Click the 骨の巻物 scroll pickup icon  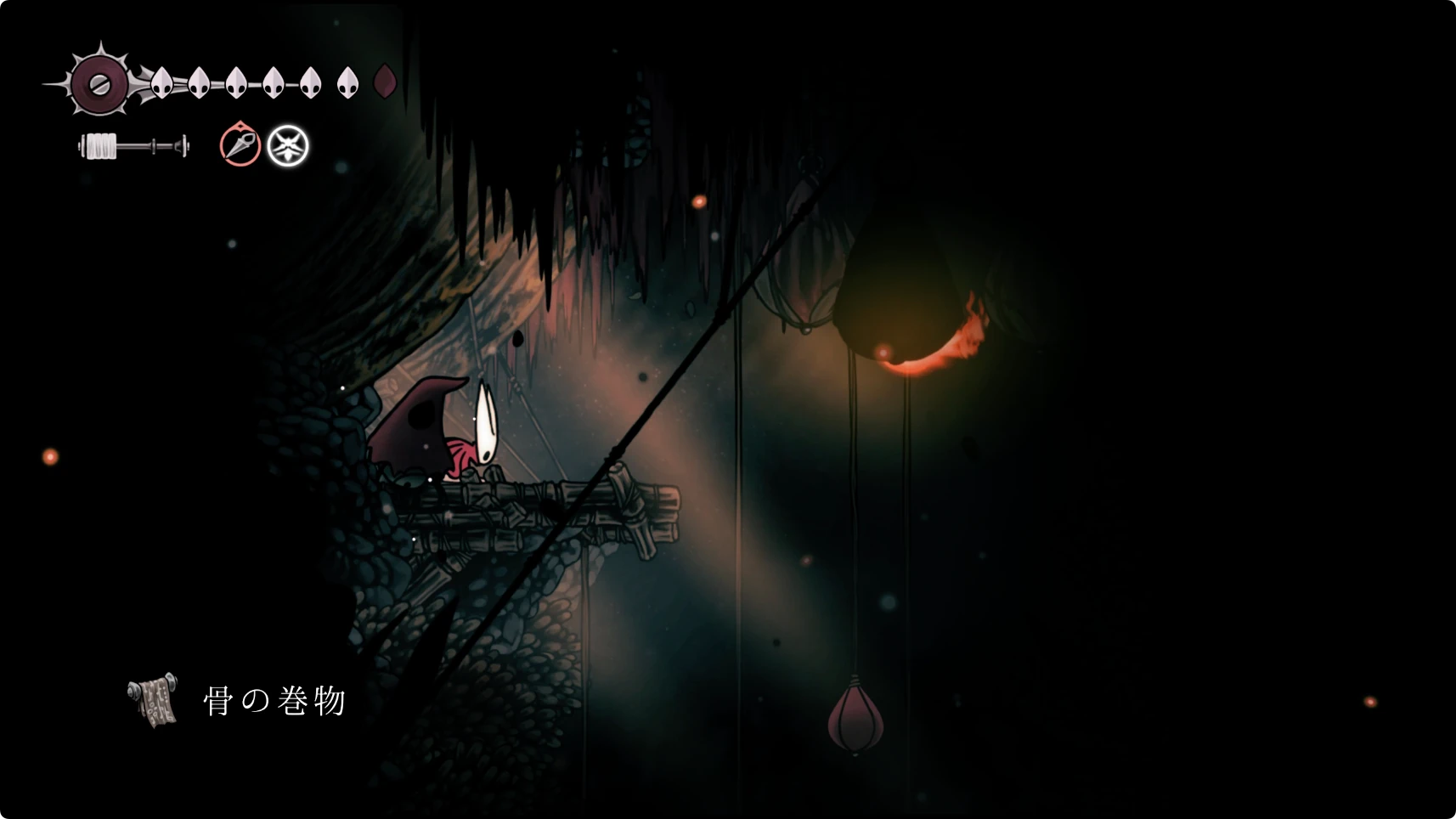(154, 701)
